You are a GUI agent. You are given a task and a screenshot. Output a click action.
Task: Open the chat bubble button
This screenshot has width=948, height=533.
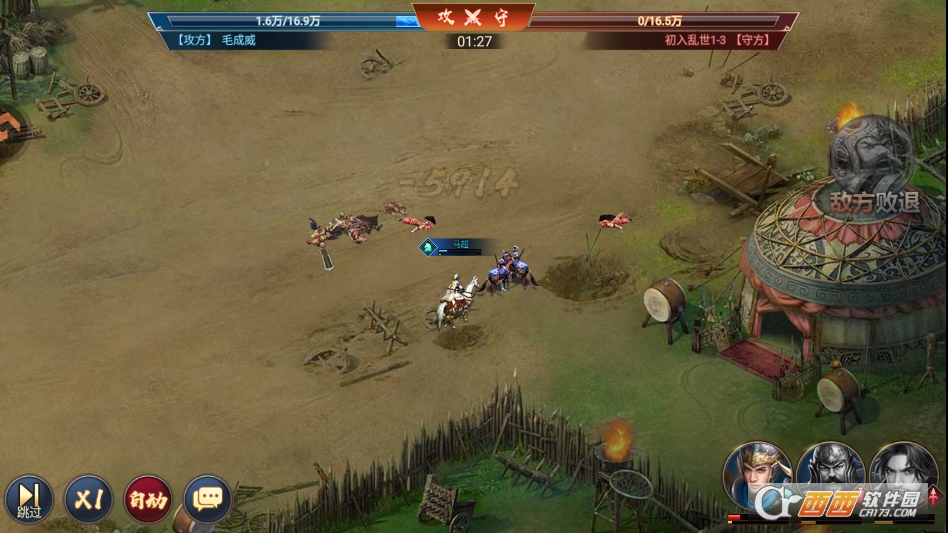click(207, 498)
